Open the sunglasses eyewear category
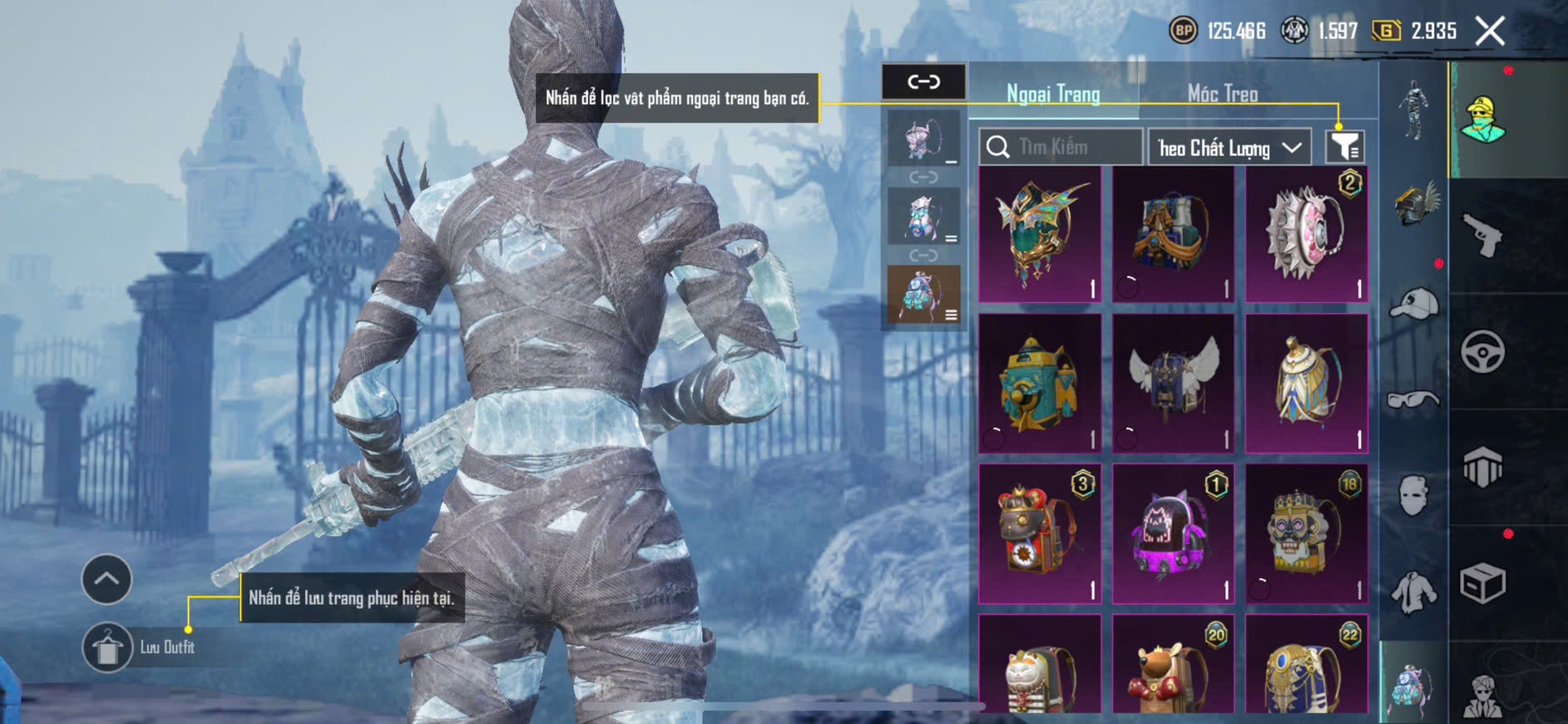The image size is (1568, 724). coord(1414,400)
